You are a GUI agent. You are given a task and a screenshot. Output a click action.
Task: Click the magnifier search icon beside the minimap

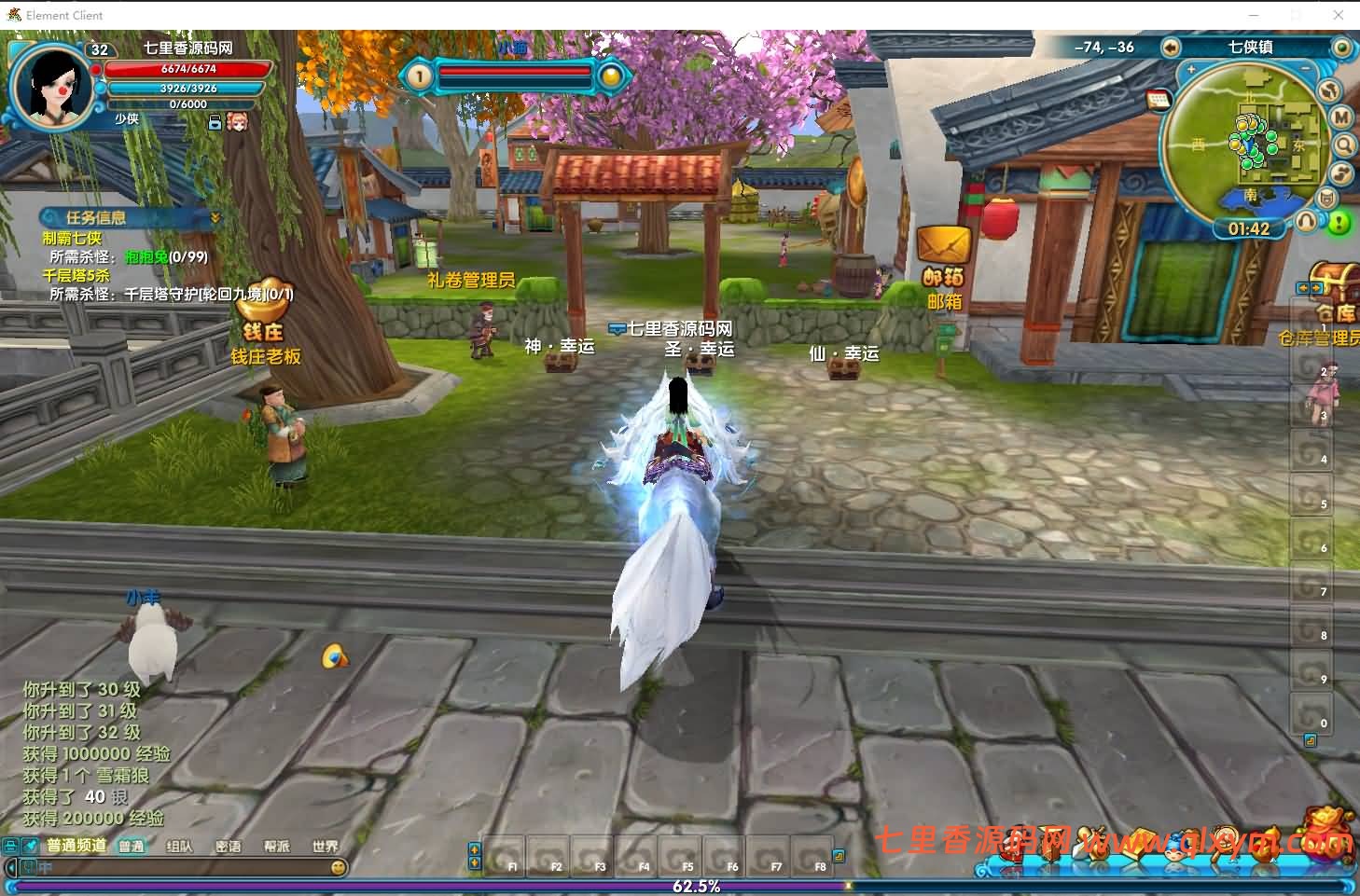coord(1344,144)
